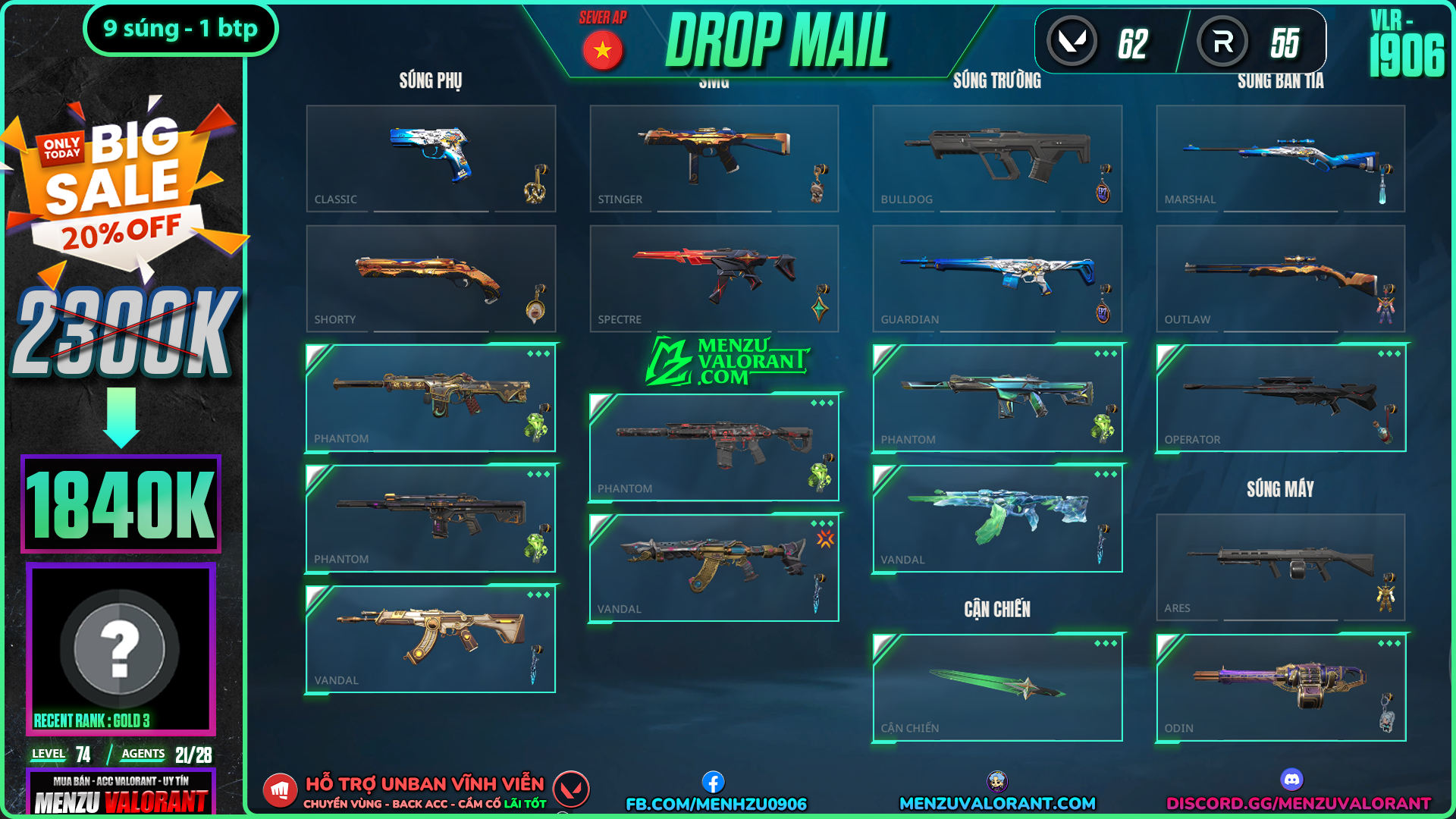The height and width of the screenshot is (819, 1456).
Task: Select the icy green Vandal card
Action: [x=997, y=519]
